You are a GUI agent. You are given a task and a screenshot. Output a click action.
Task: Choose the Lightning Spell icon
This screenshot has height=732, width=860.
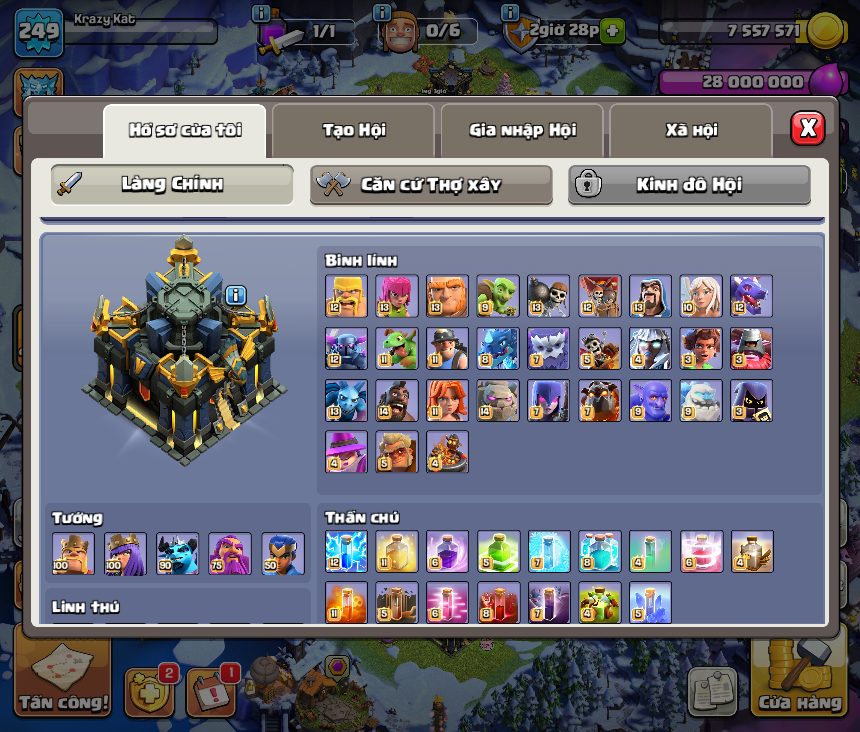tap(346, 551)
